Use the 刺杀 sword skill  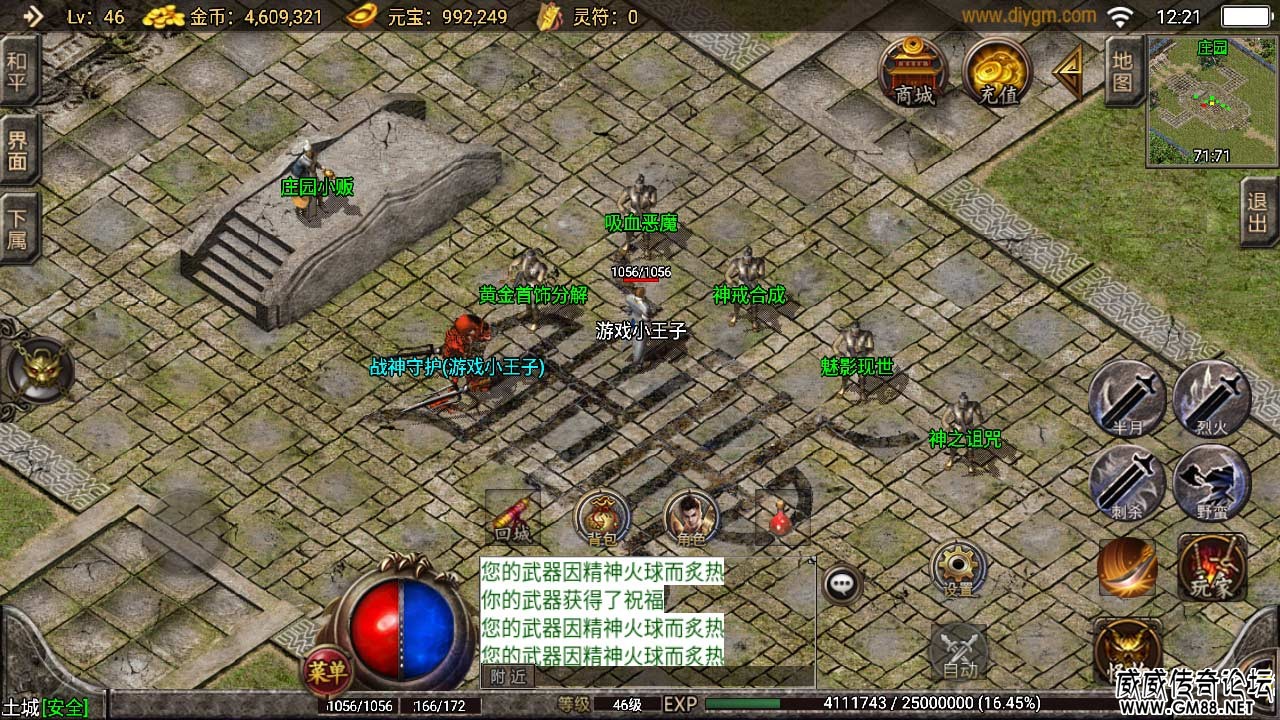point(1127,483)
